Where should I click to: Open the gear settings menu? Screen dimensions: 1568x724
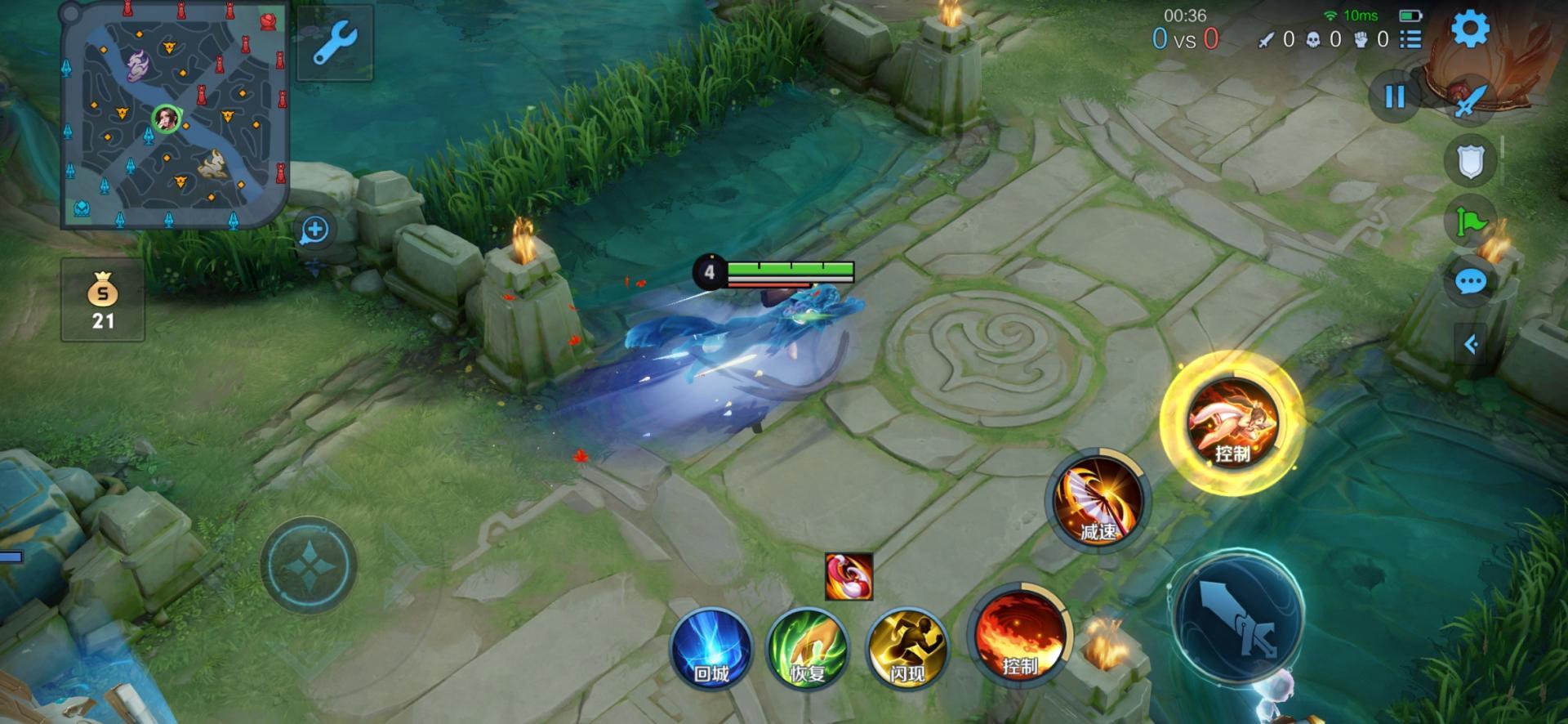tap(1470, 30)
